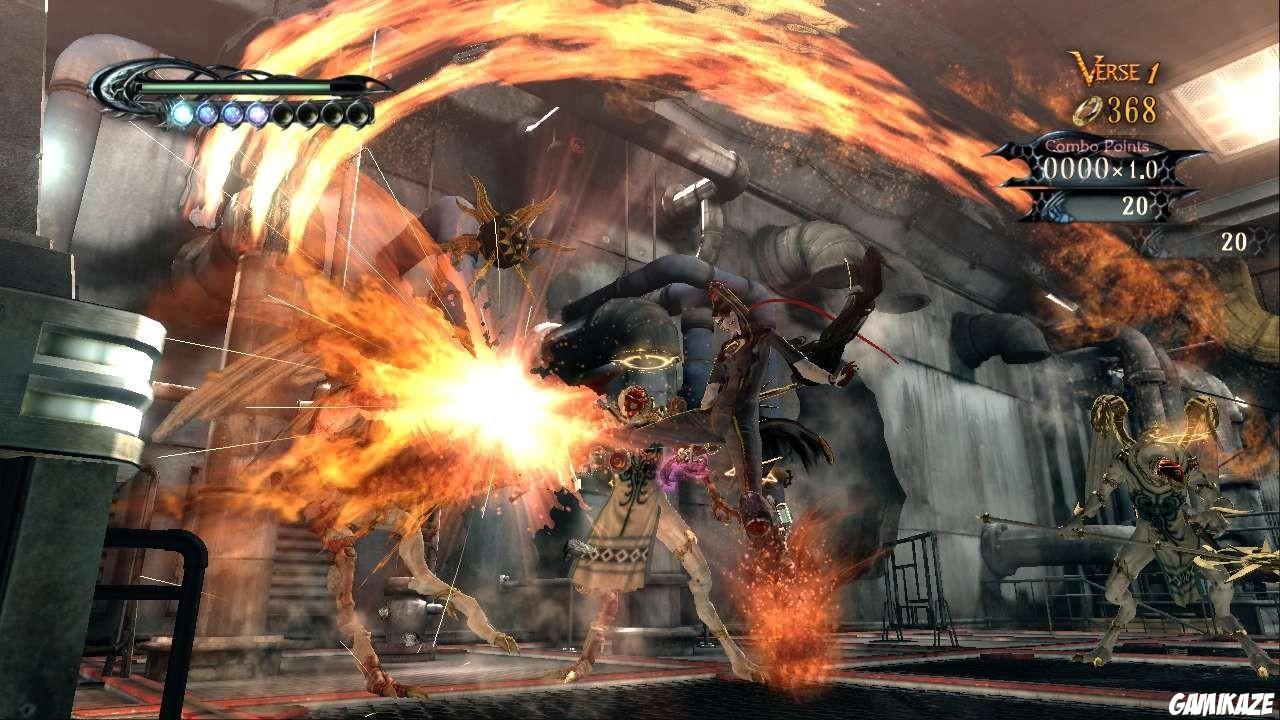Click the 368 halo total
1280x720 pixels.
click(x=1131, y=108)
